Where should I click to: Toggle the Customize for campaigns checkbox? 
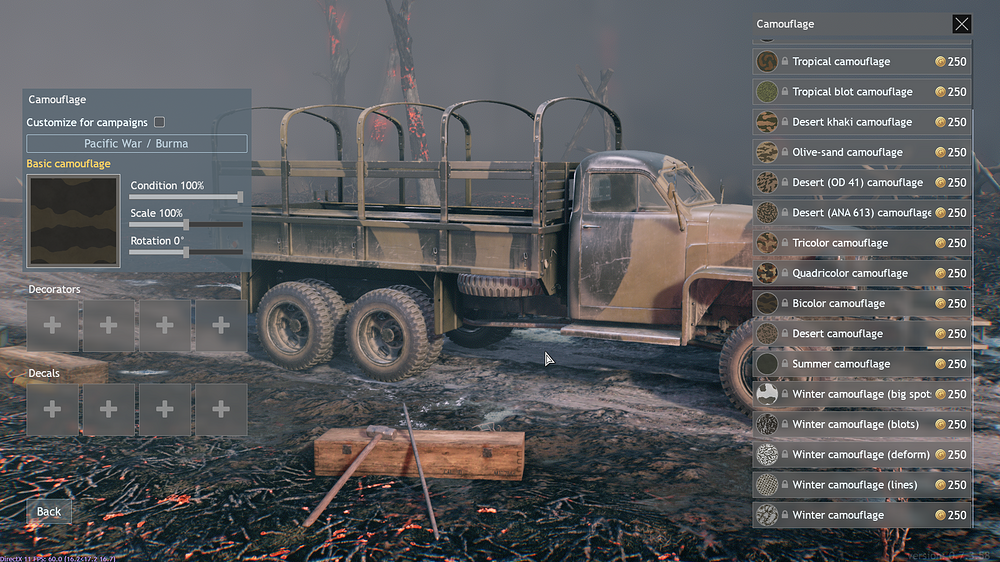point(159,122)
